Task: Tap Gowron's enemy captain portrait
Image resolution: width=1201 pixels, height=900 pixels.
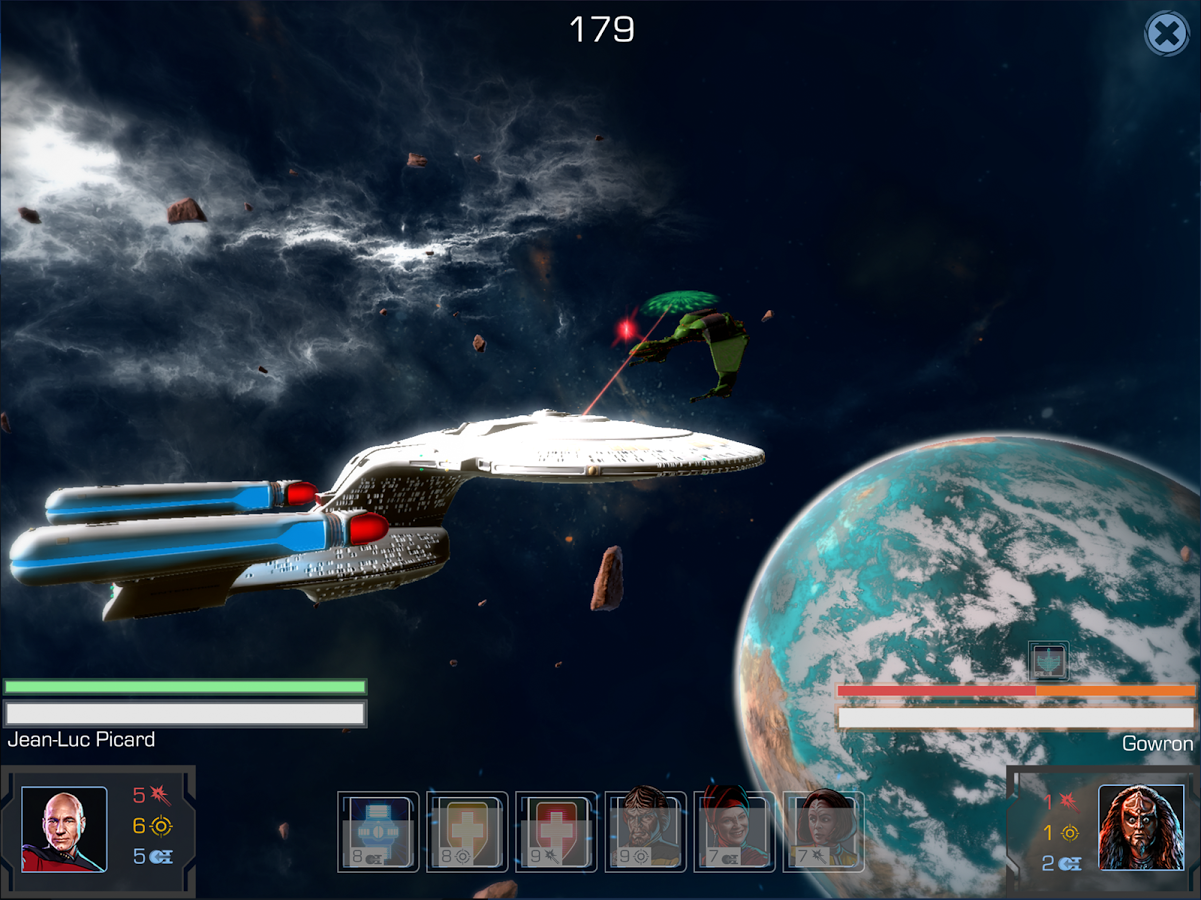Action: tap(1141, 828)
